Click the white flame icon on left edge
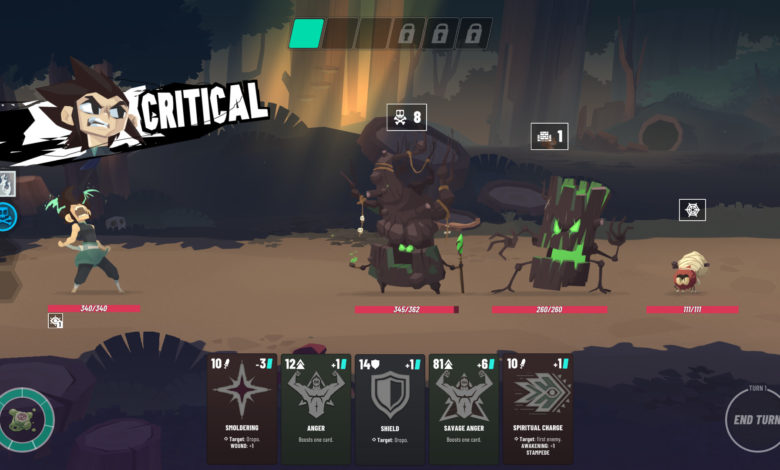Image resolution: width=780 pixels, height=470 pixels. click(7, 183)
